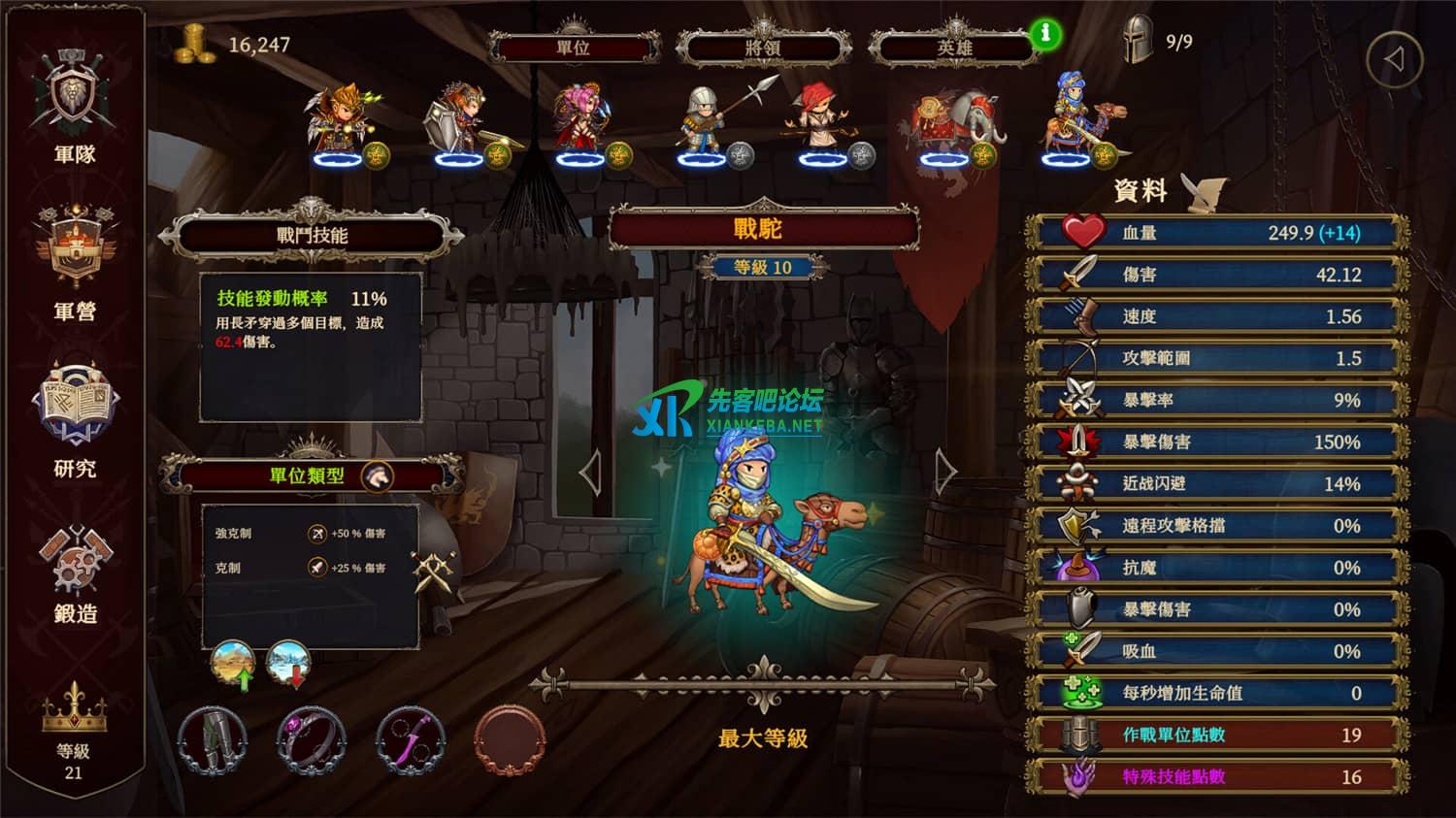The image size is (1456, 818).
Task: Switch to the 將領 generals tab
Action: (x=763, y=47)
